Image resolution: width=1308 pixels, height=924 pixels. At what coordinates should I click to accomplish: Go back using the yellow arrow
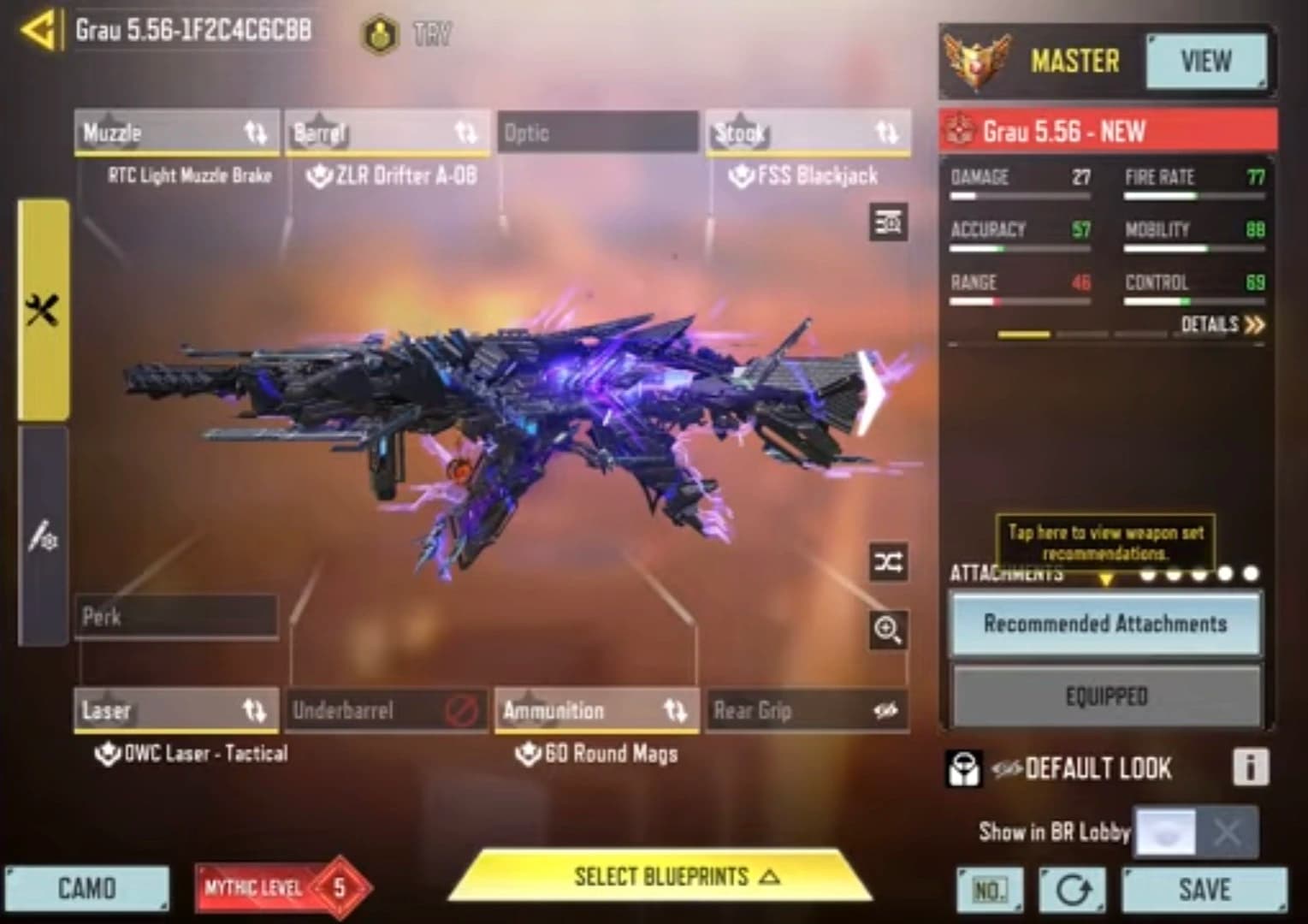[x=38, y=32]
